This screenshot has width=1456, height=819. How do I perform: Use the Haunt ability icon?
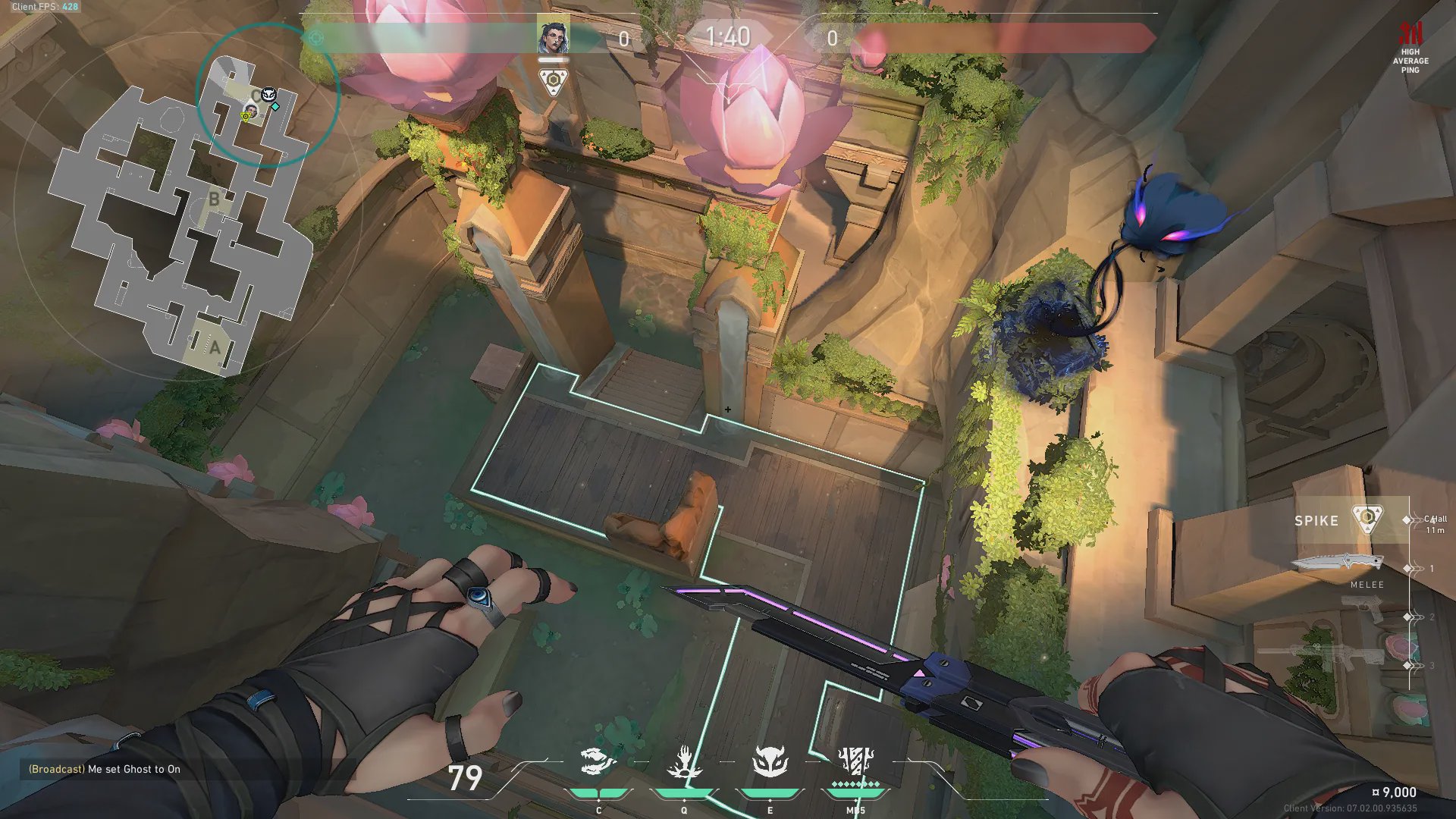770,762
